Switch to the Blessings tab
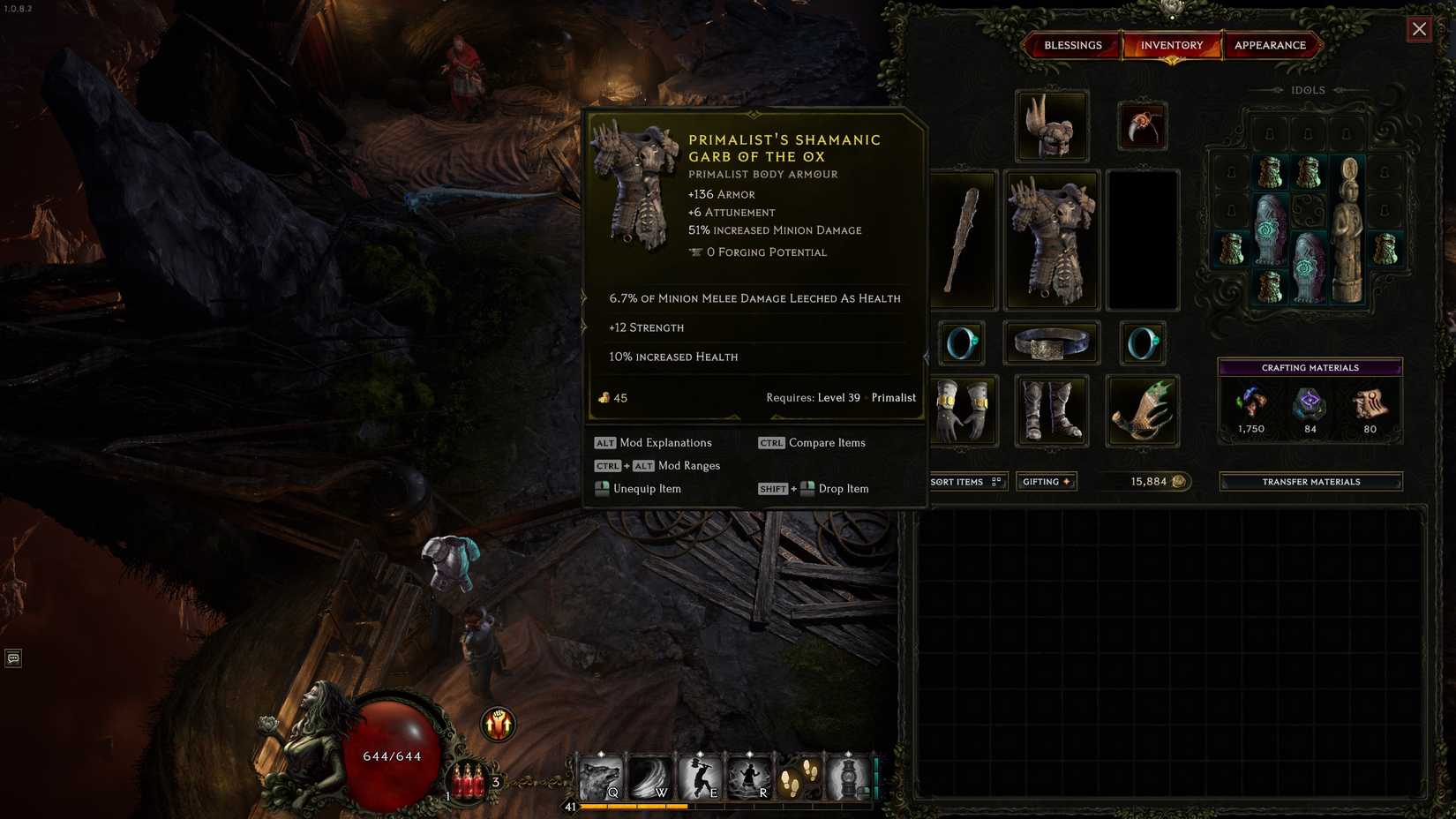This screenshot has height=819, width=1456. tap(1073, 45)
